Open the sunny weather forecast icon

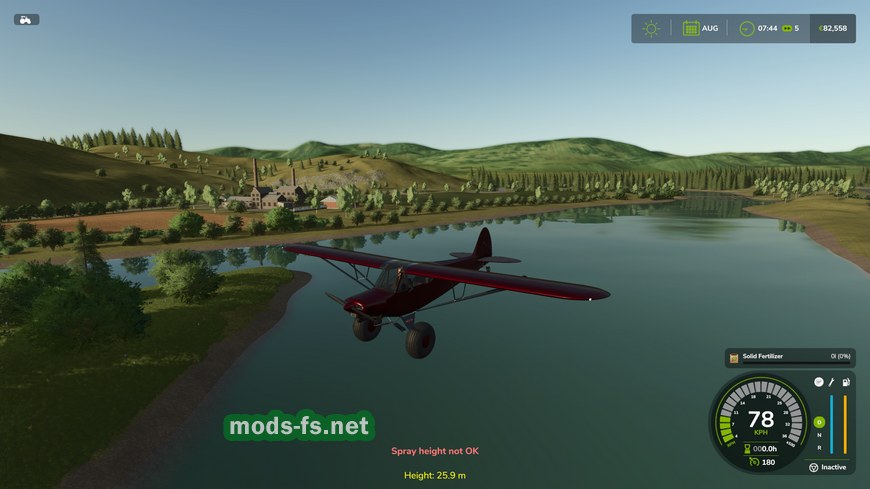click(x=651, y=28)
